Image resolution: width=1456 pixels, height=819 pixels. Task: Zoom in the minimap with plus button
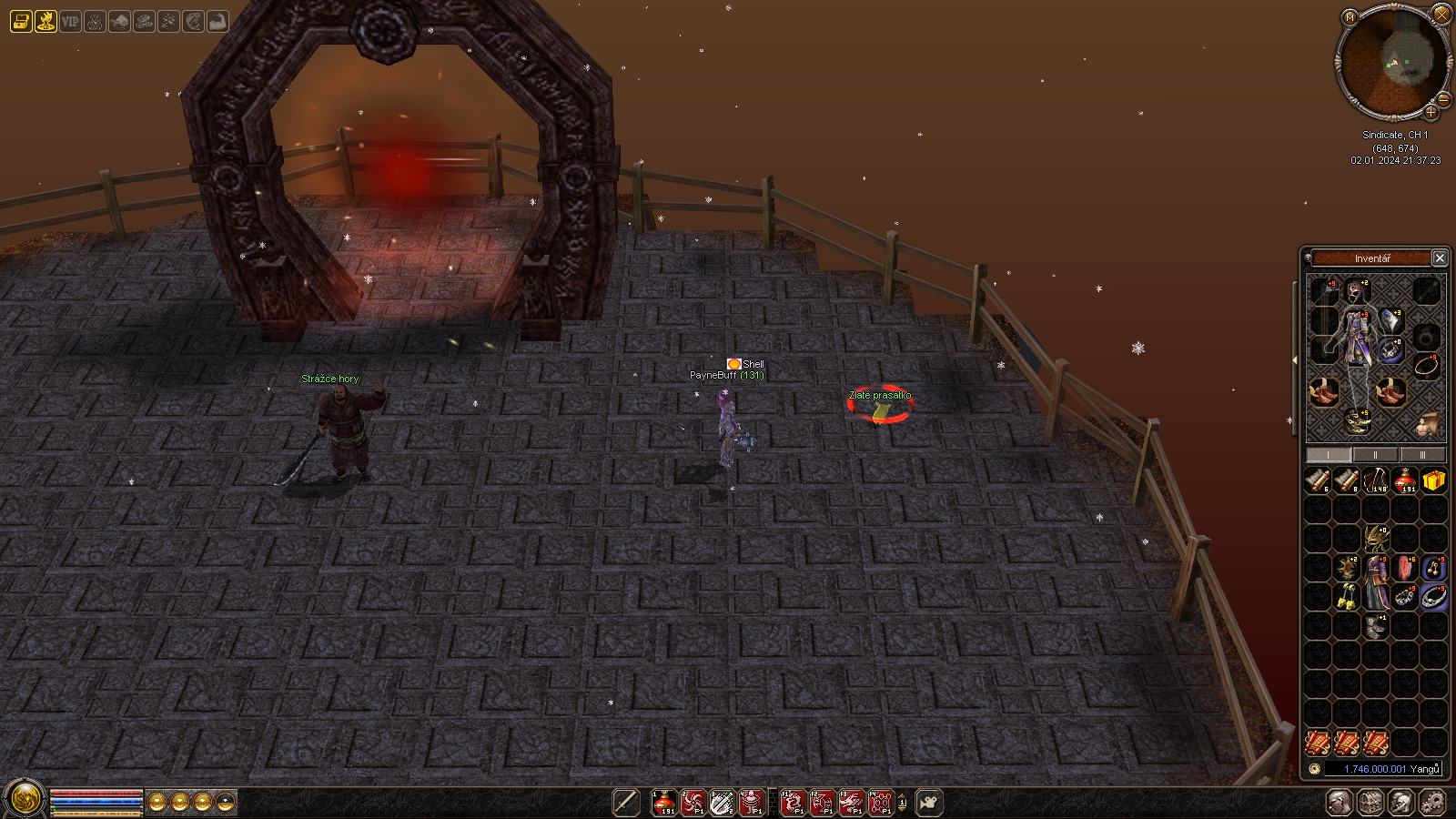1431,113
